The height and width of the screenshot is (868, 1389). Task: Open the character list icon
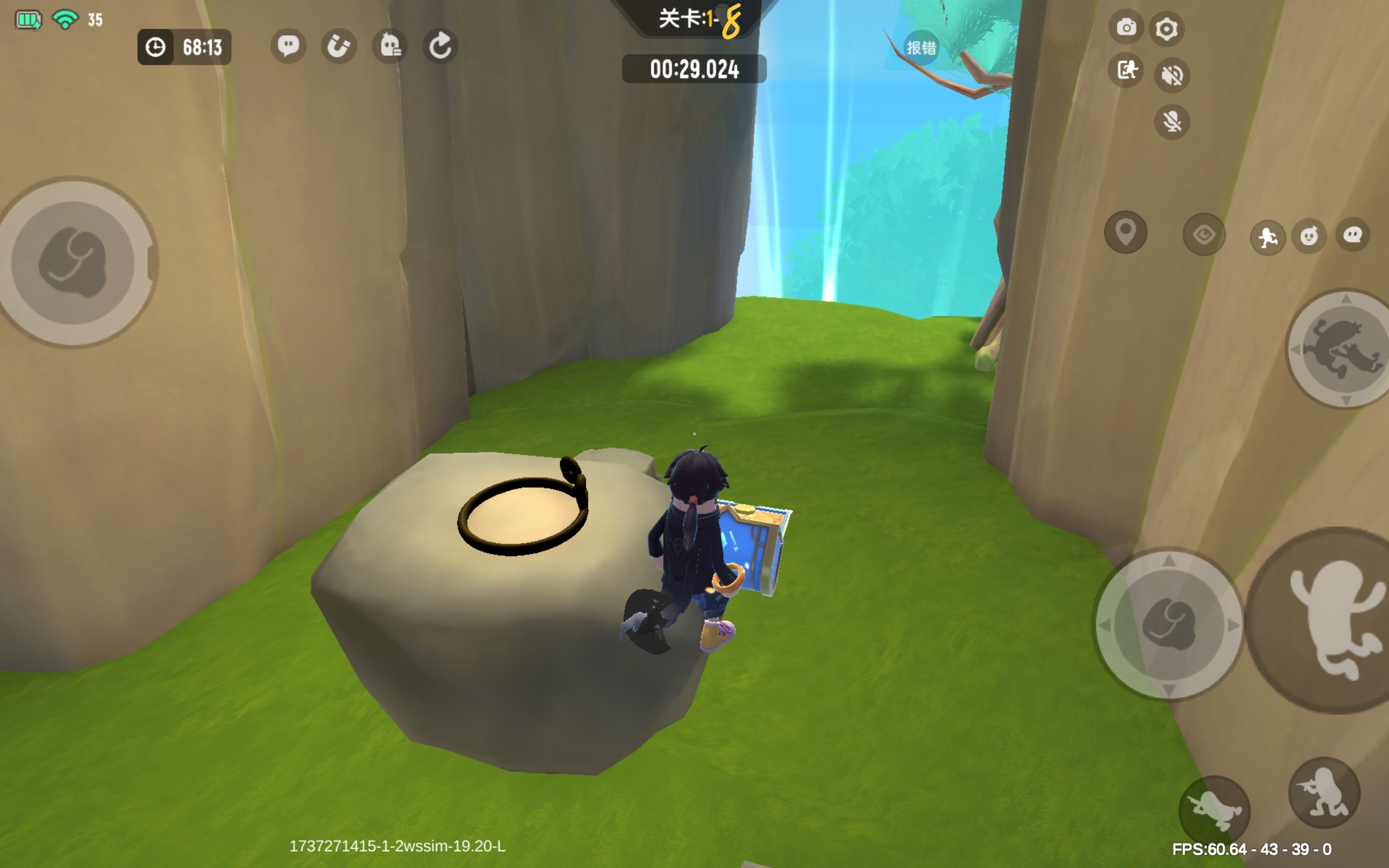pos(390,46)
